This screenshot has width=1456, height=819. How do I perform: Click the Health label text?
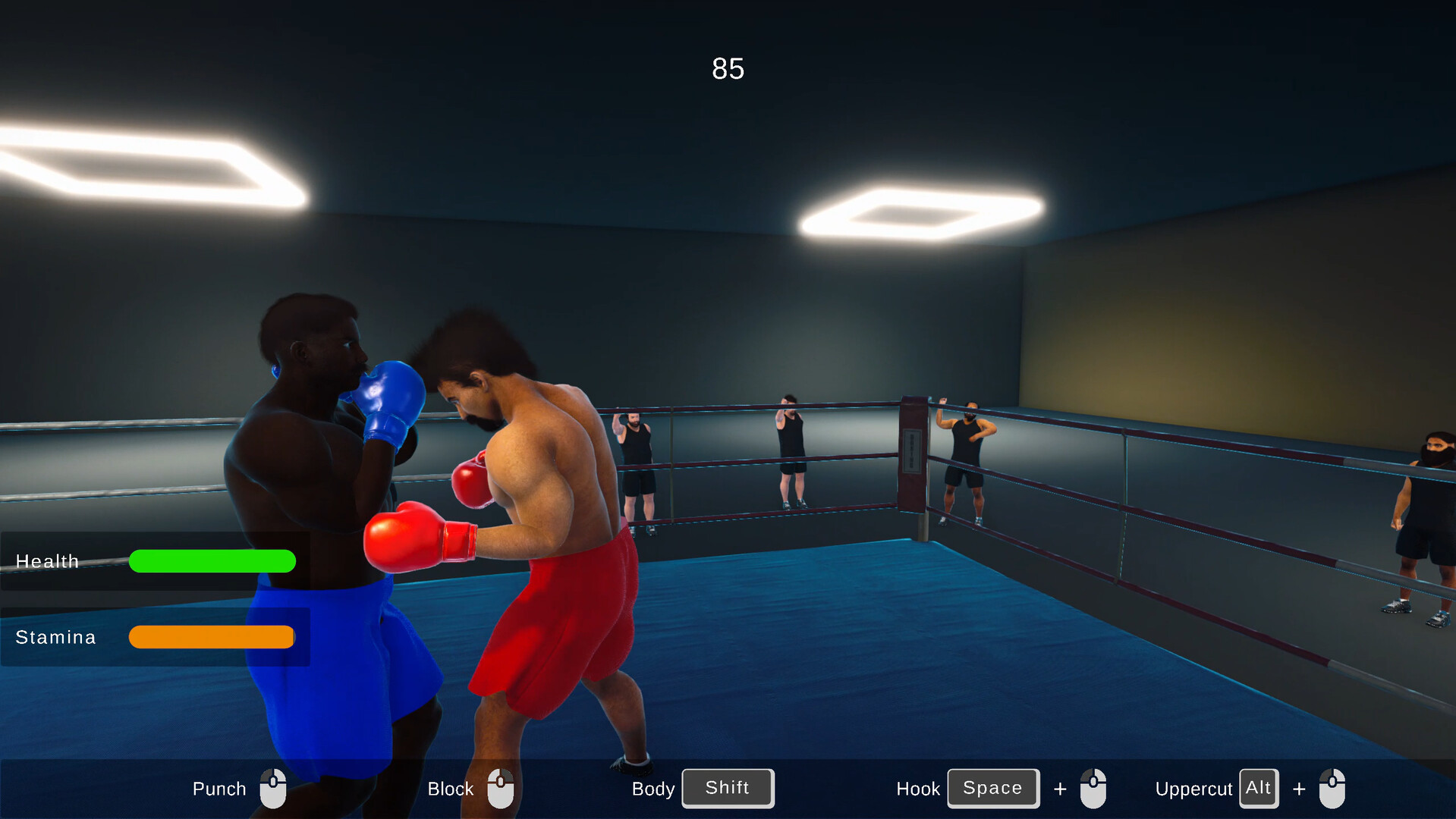(48, 561)
